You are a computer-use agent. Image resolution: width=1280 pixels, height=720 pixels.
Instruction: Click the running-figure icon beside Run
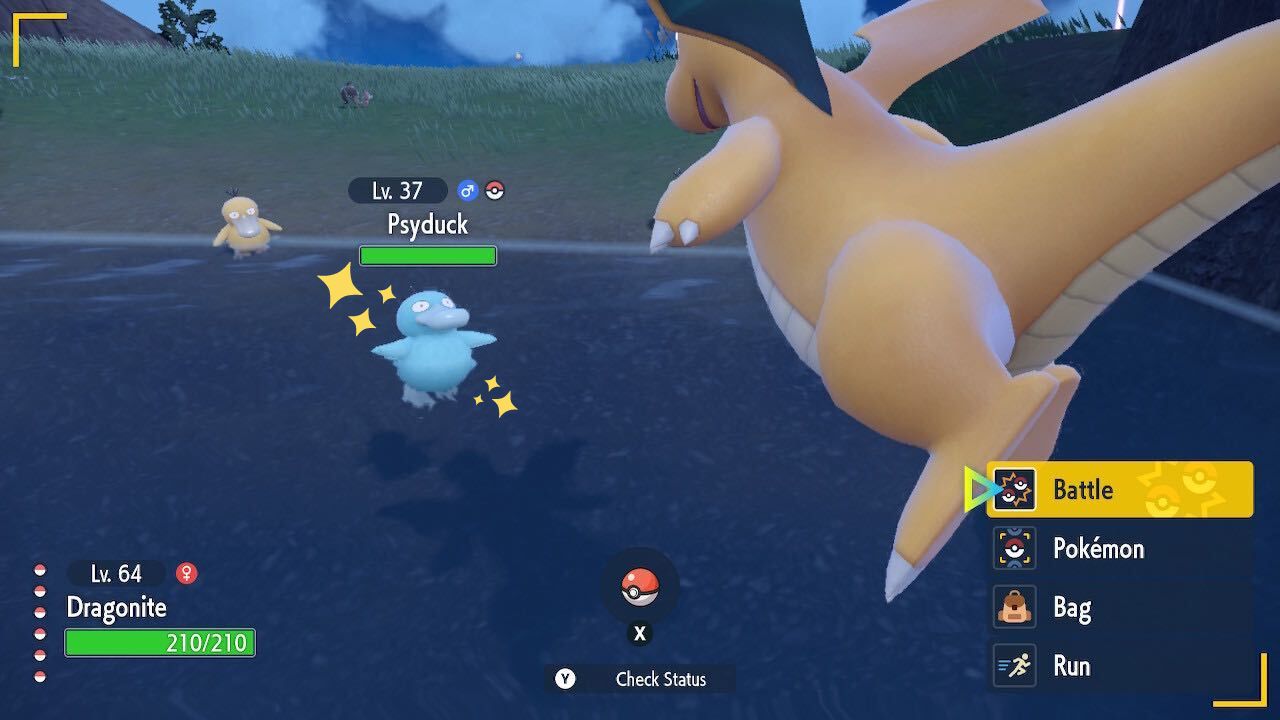pos(1014,665)
